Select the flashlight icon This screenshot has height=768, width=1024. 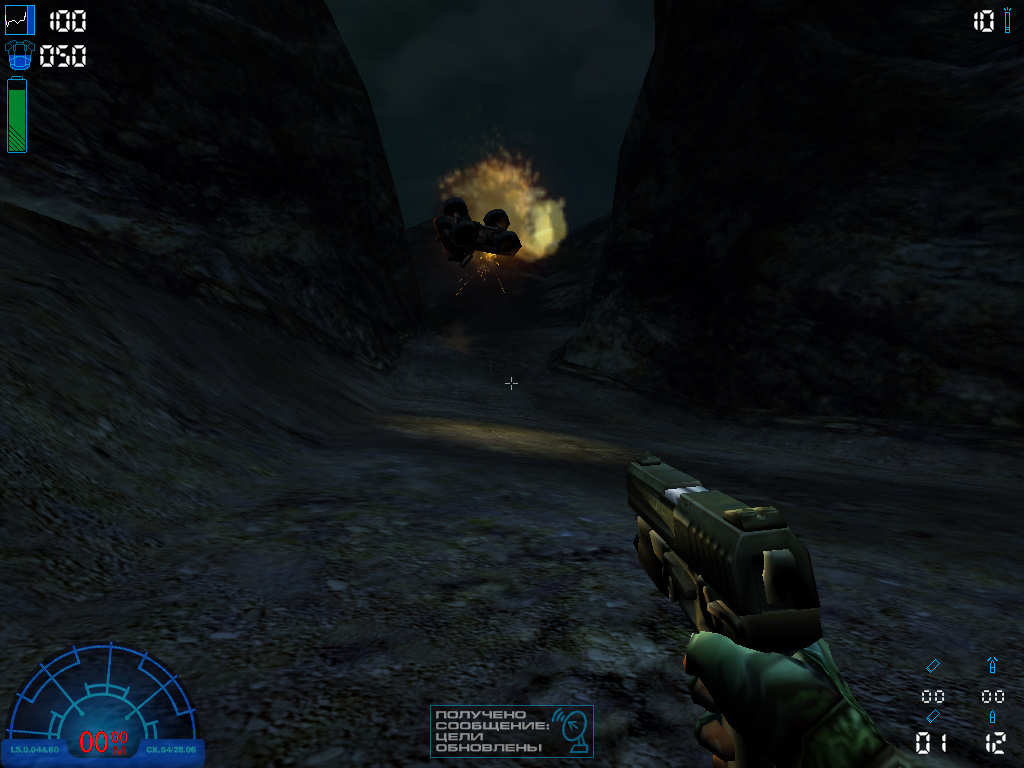(1008, 20)
